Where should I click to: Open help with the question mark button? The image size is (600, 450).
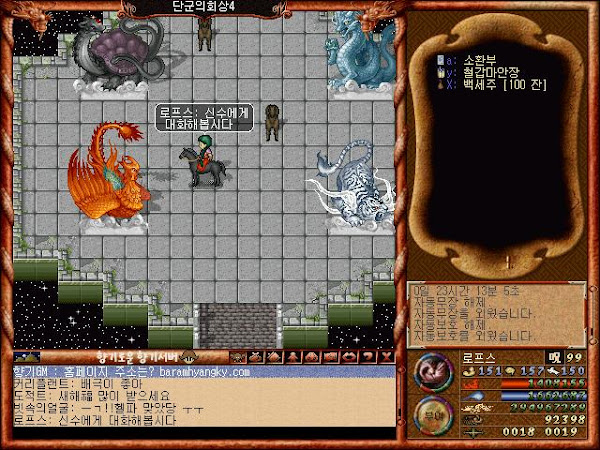point(369,356)
